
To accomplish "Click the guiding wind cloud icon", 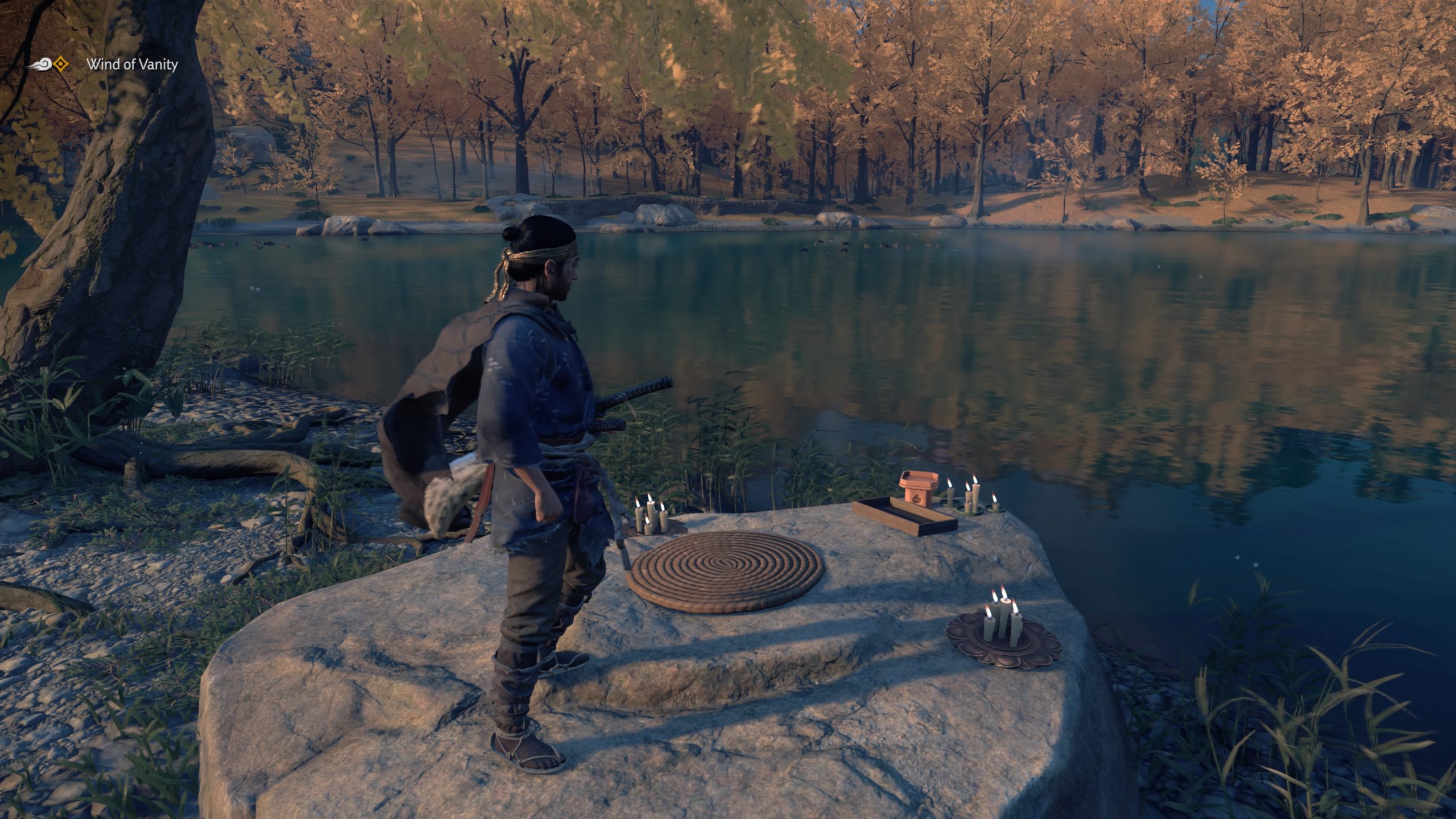I will click(x=41, y=64).
